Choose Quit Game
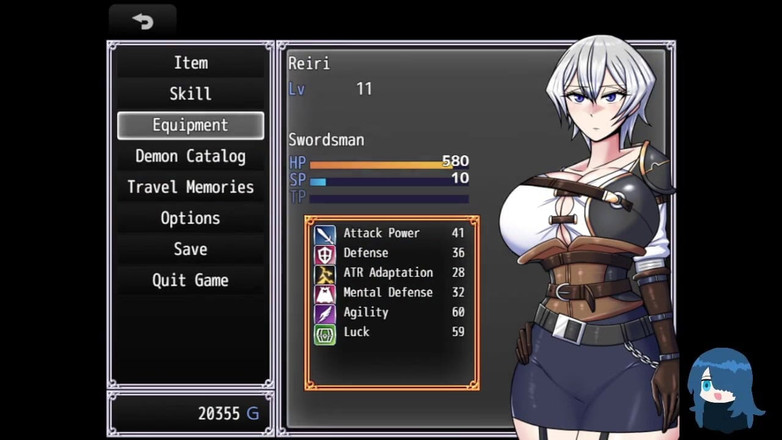This screenshot has height=440, width=782. 190,280
